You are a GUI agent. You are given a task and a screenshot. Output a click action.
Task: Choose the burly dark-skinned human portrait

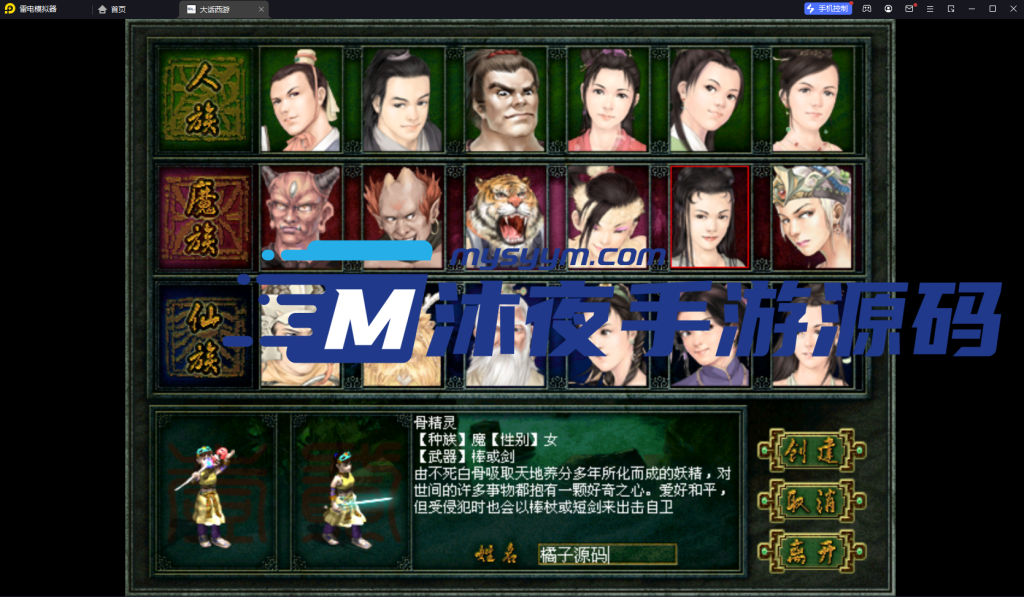(x=504, y=100)
